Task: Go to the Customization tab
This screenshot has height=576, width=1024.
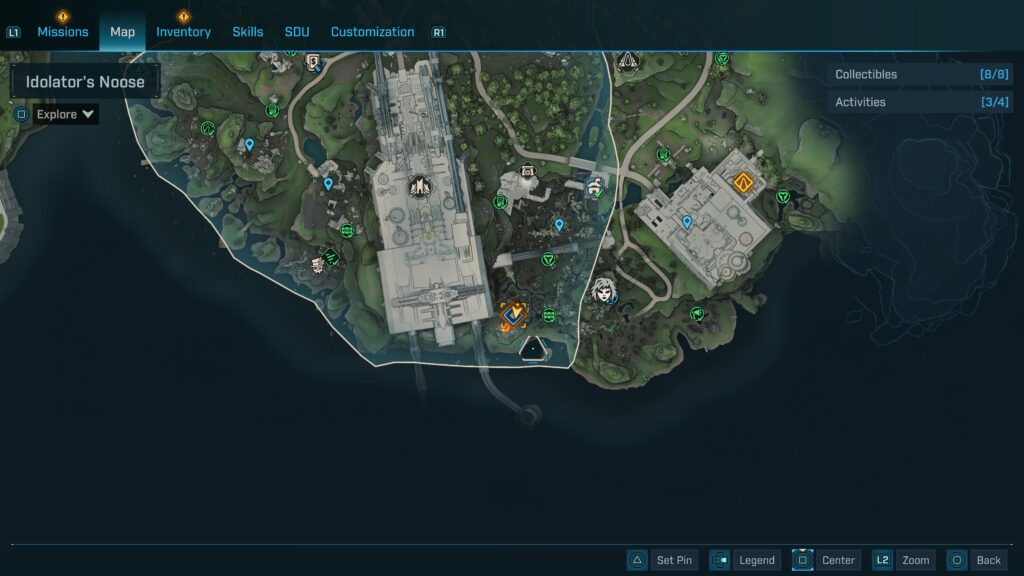Action: click(372, 32)
